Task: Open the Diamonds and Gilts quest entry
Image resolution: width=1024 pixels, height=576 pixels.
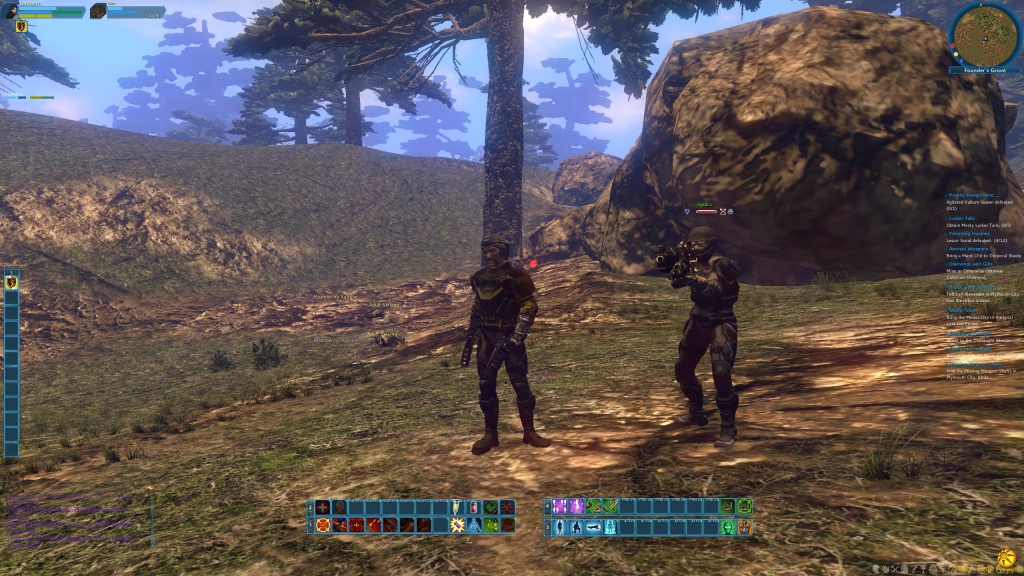Action: (x=969, y=264)
